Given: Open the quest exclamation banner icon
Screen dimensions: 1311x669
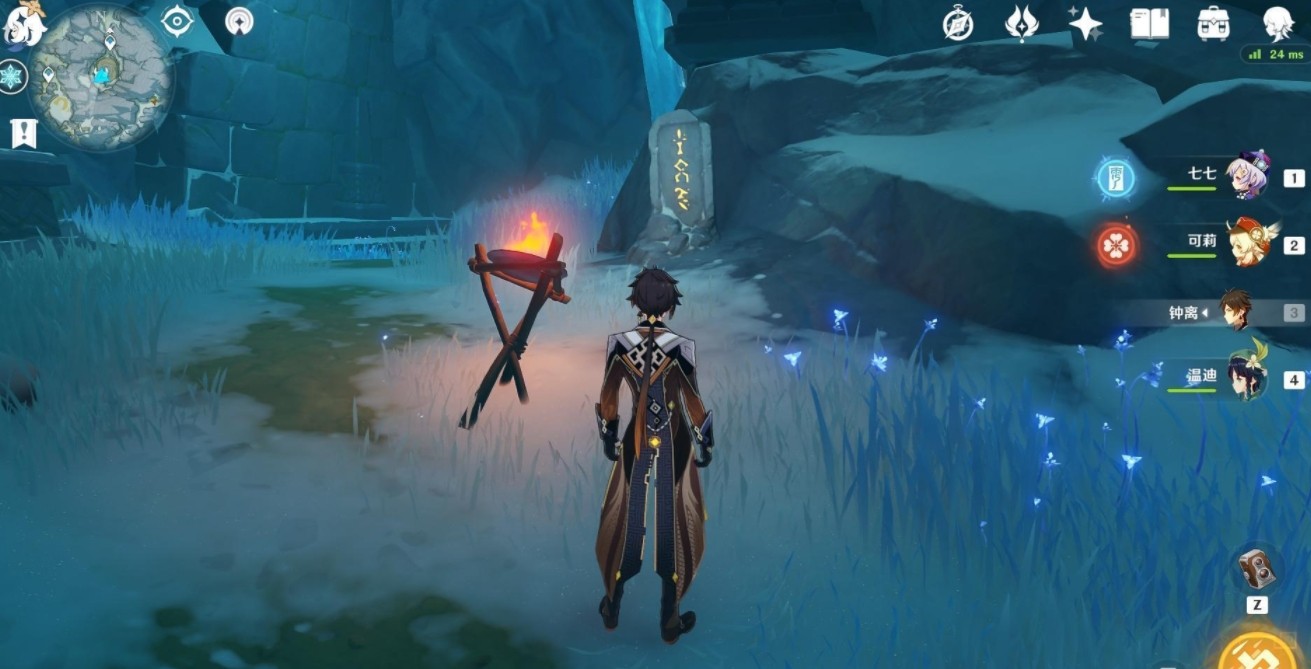Looking at the screenshot, I should [x=23, y=132].
